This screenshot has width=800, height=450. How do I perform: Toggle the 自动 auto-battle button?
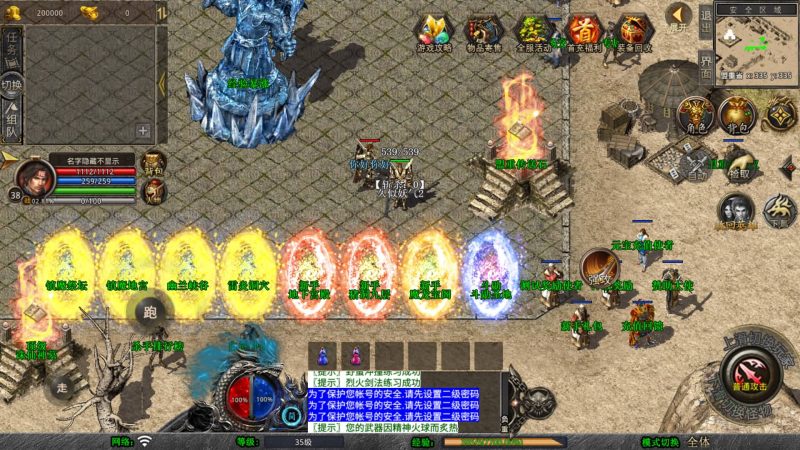point(697,166)
